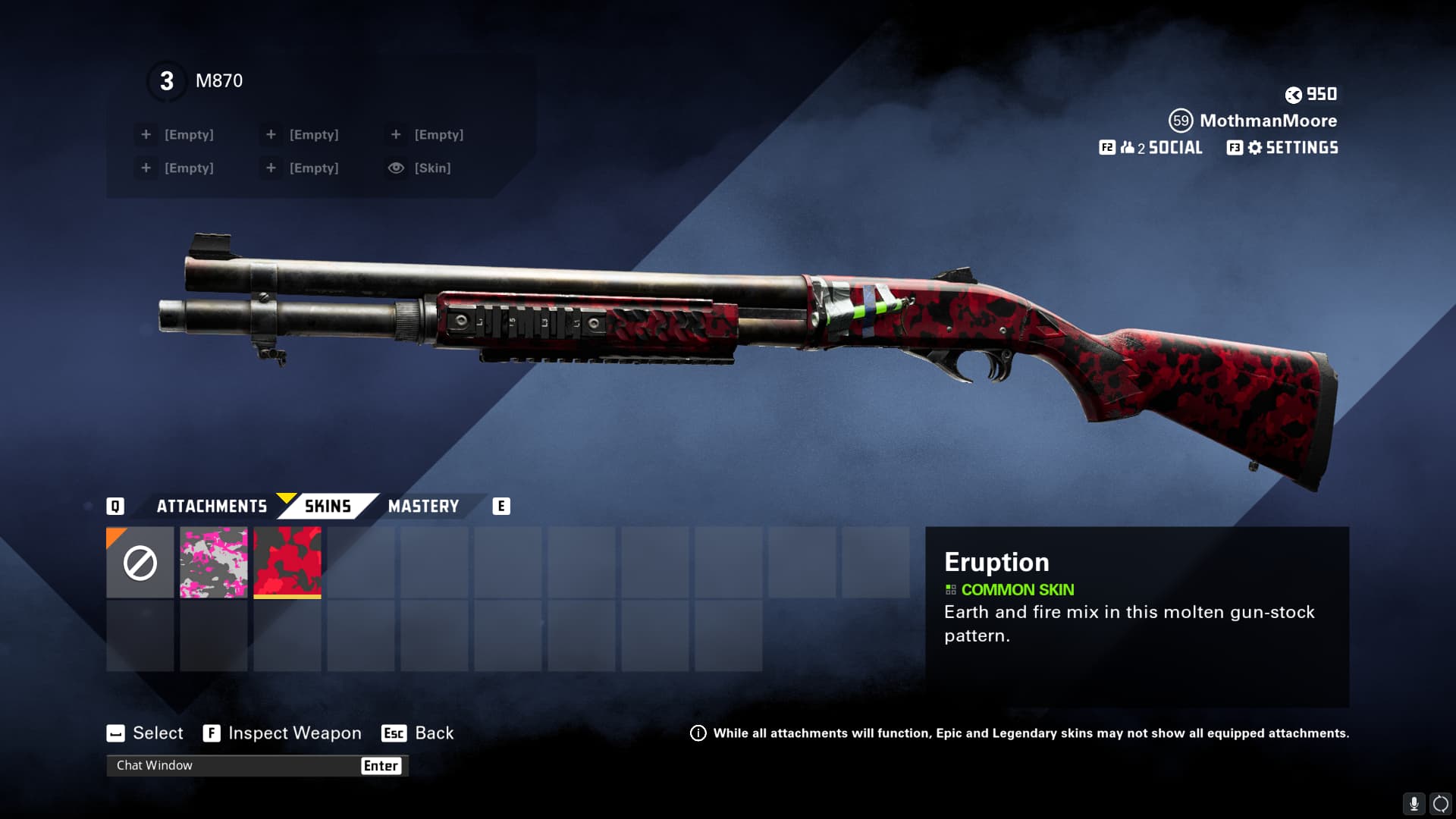This screenshot has width=1456, height=819.
Task: Open the Mastery tab
Action: pos(423,507)
